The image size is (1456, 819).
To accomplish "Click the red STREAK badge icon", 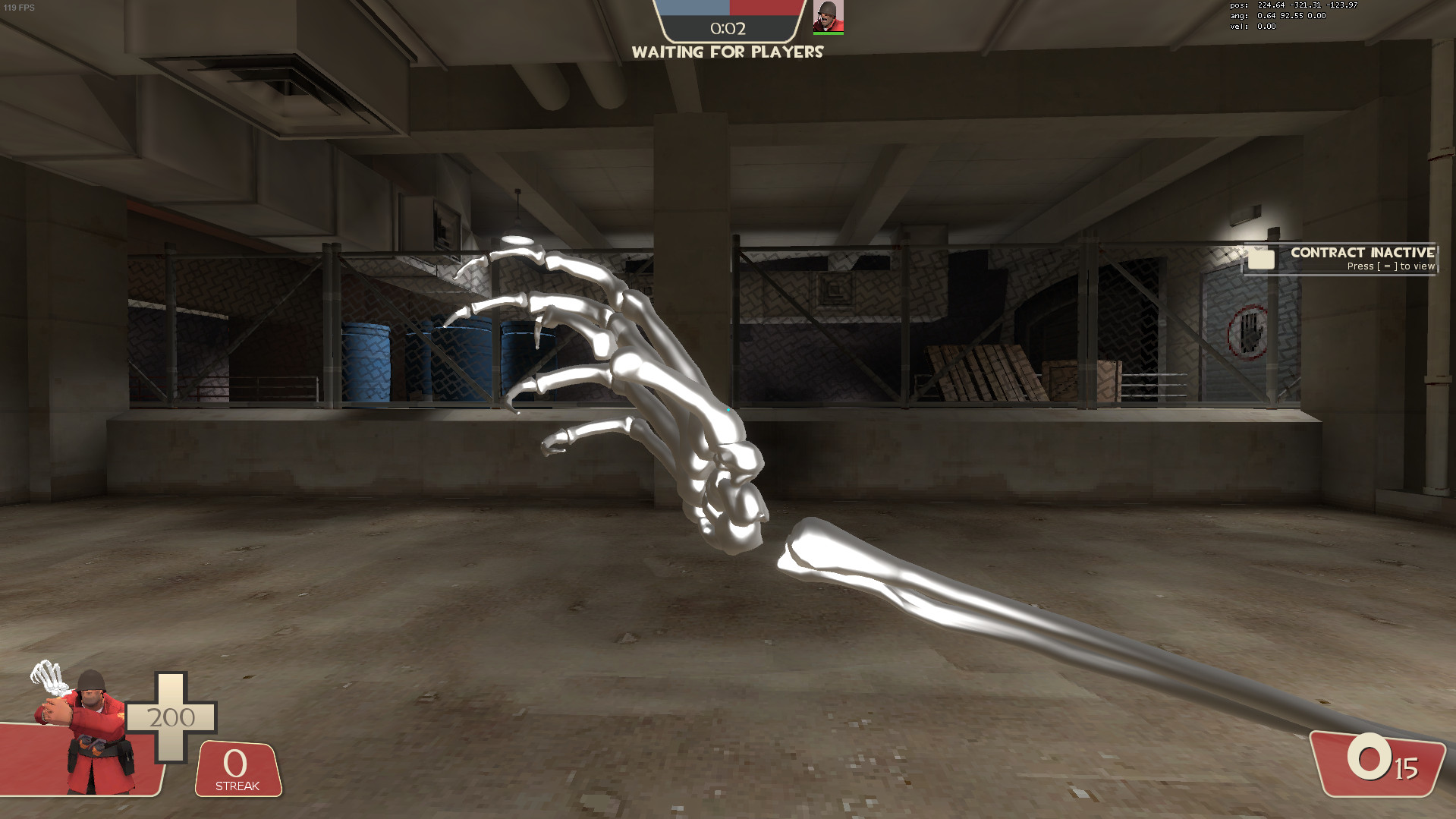I will coord(236,769).
